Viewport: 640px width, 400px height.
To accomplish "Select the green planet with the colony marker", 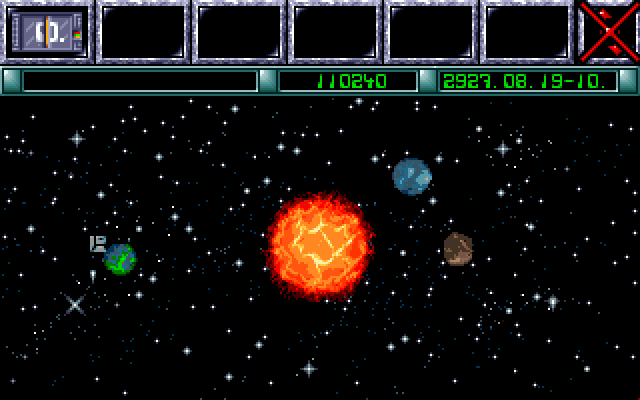I will pos(120,259).
